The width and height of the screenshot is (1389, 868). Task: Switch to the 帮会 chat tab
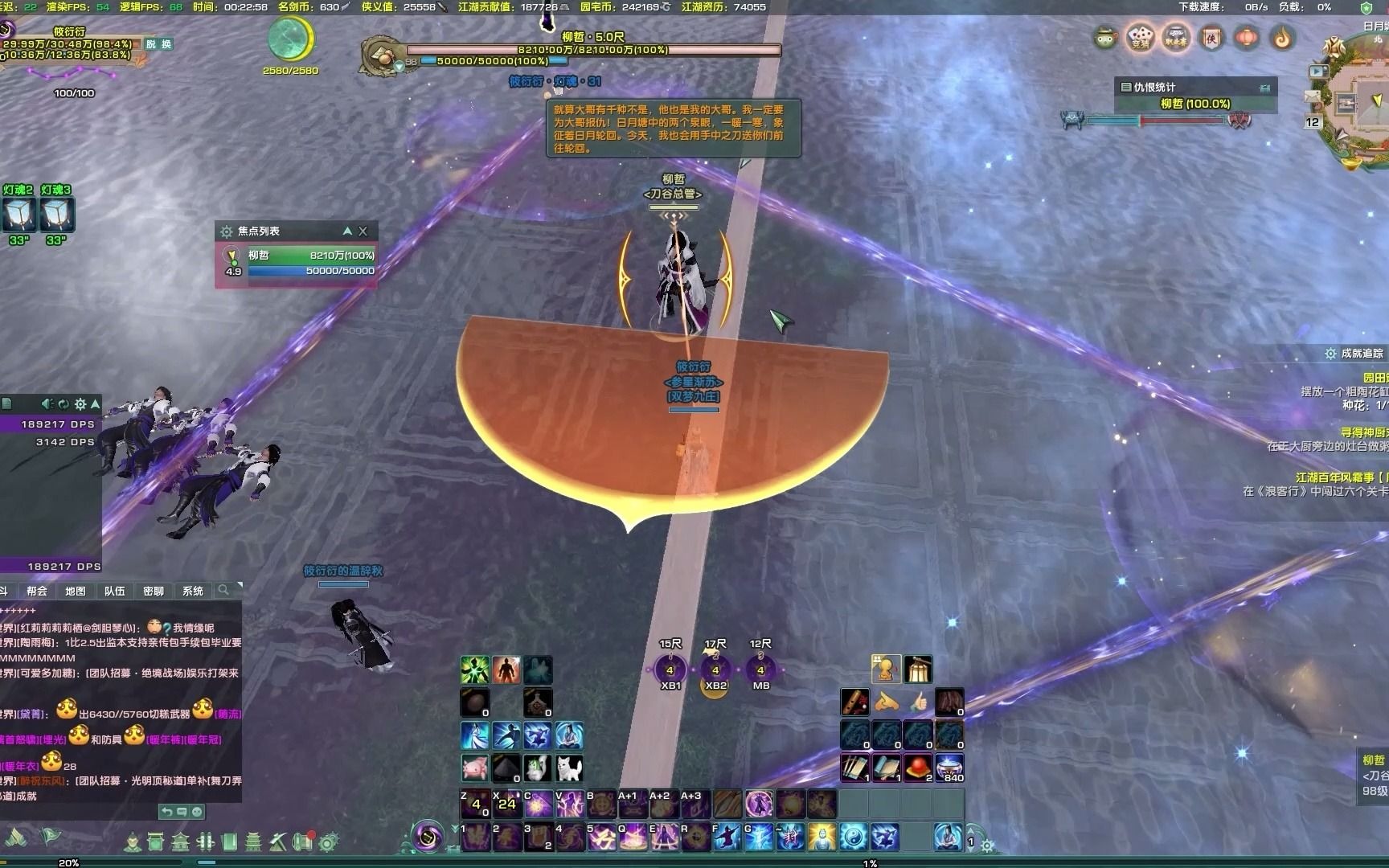(37, 591)
